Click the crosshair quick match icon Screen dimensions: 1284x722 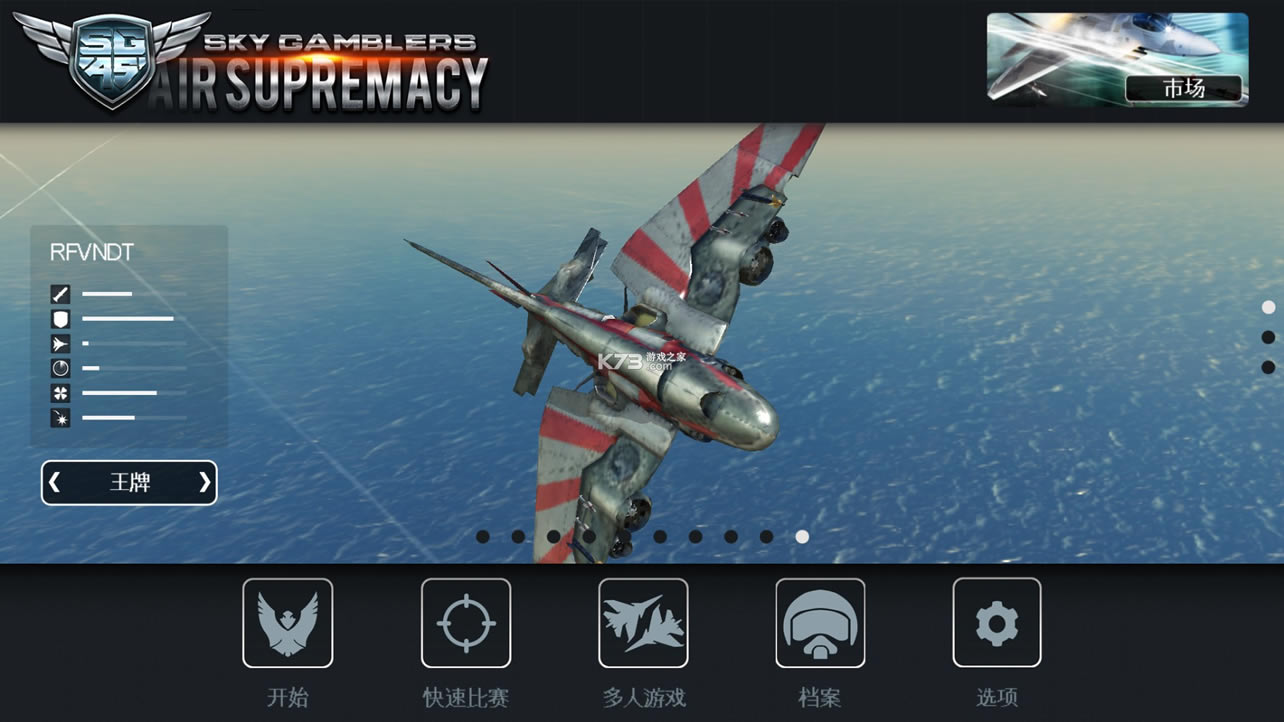pos(466,622)
